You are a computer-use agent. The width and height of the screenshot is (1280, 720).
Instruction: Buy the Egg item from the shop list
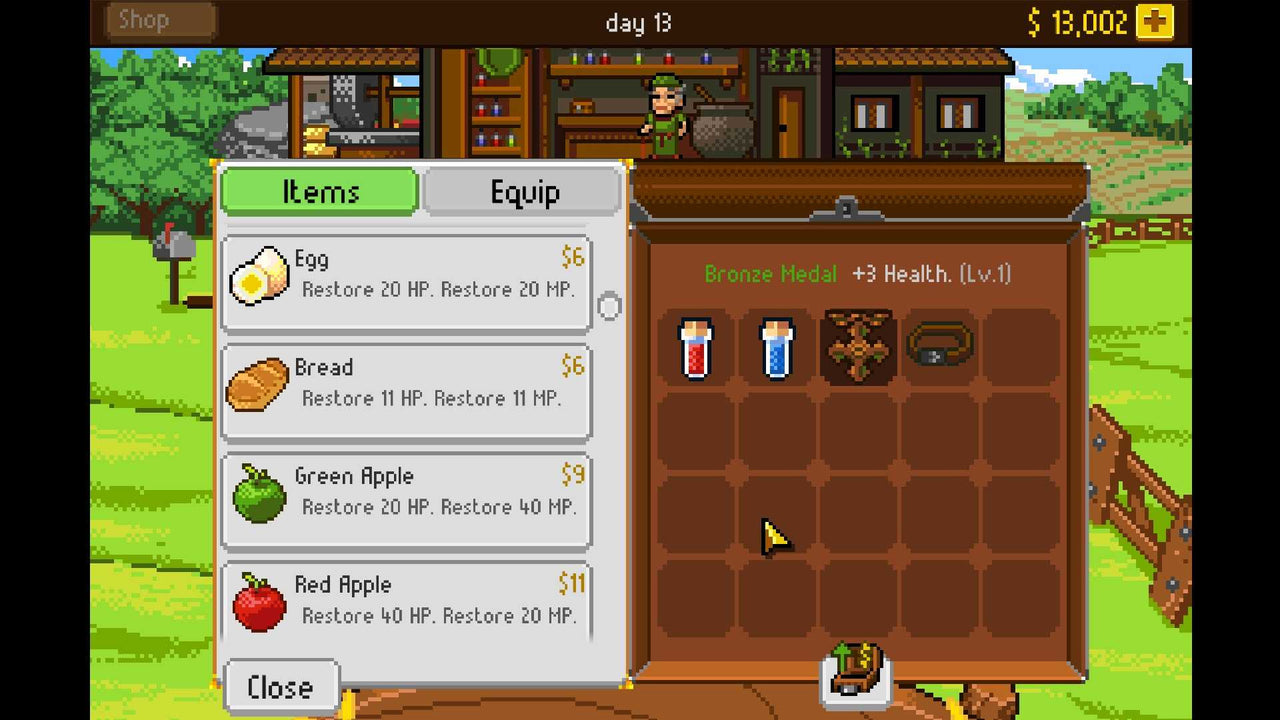[x=405, y=281]
